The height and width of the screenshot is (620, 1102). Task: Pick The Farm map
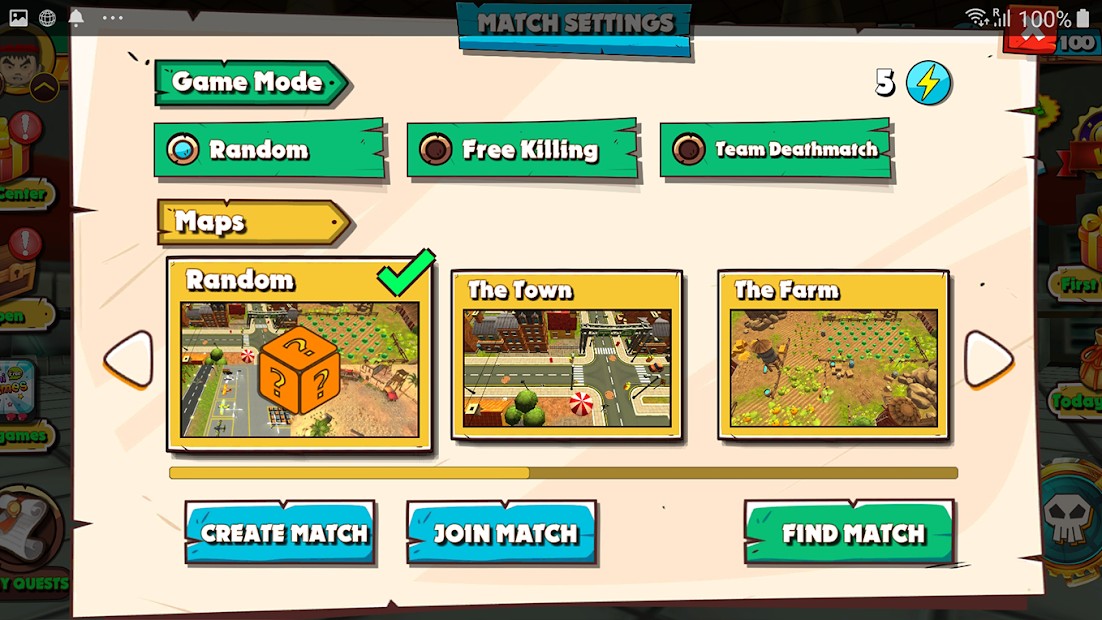click(x=833, y=355)
